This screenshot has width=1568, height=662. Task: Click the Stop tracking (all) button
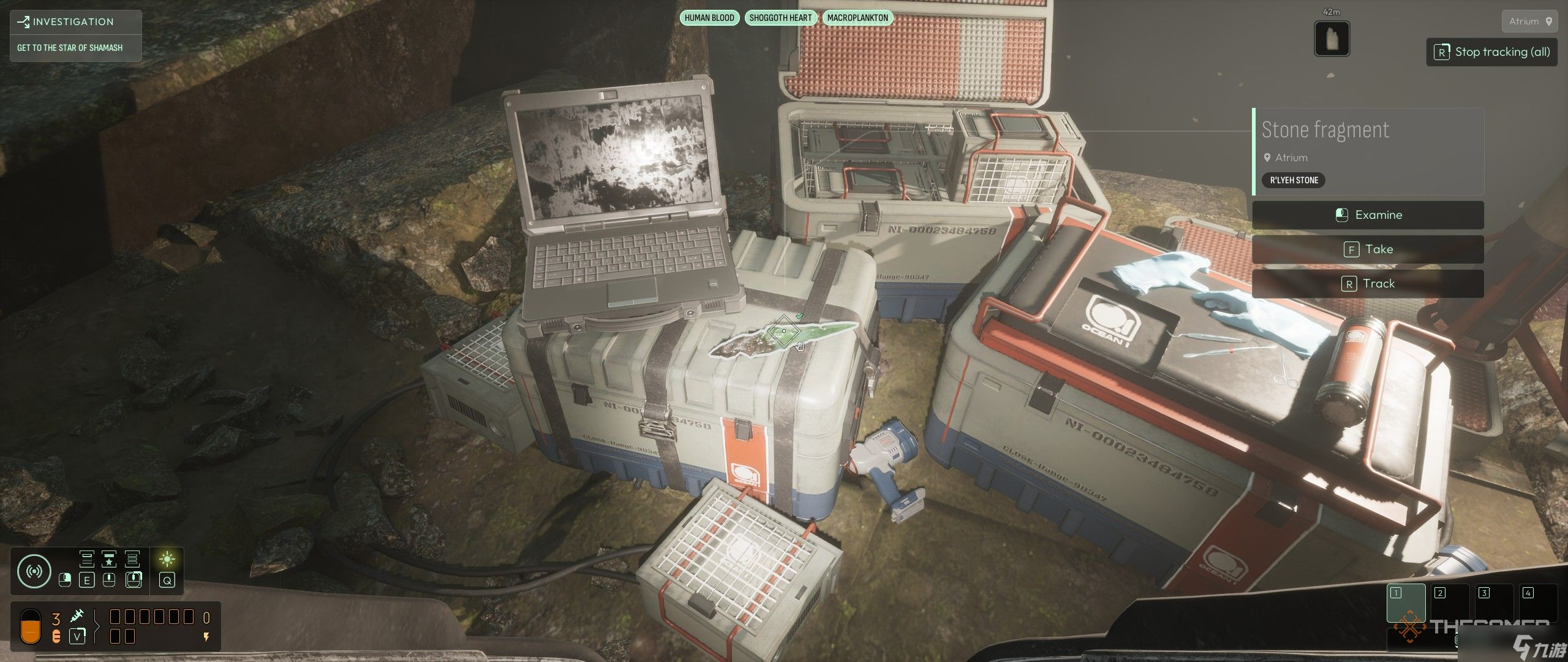coord(1491,52)
